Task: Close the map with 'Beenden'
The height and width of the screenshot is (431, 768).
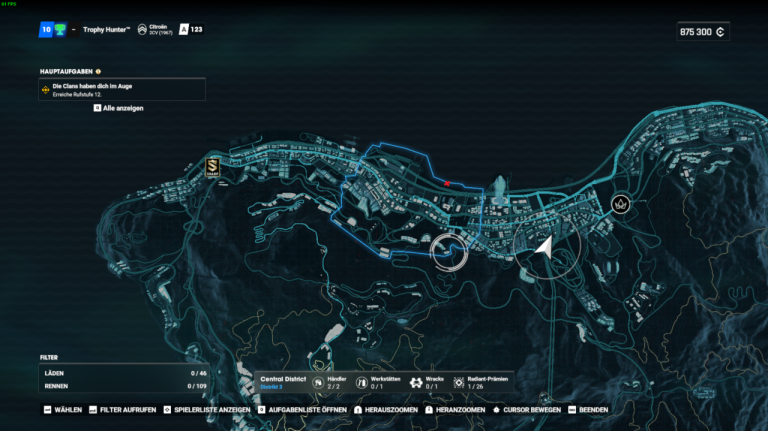Action: (589, 409)
